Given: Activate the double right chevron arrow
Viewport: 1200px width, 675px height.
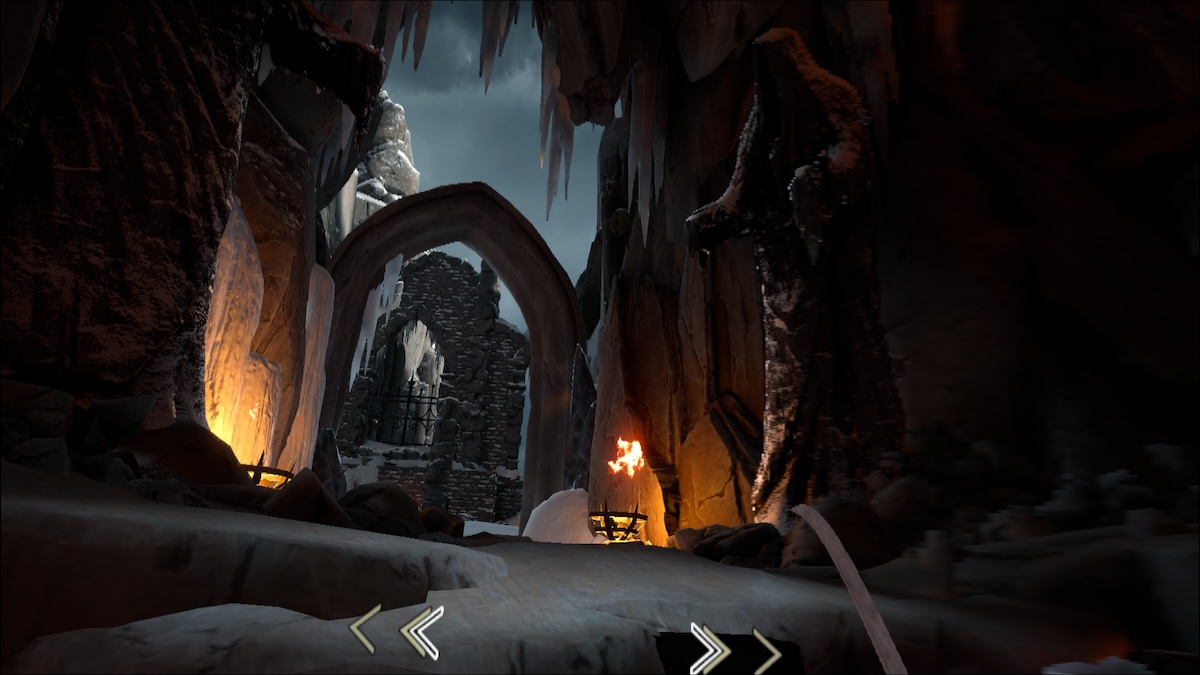Looking at the screenshot, I should tap(709, 648).
